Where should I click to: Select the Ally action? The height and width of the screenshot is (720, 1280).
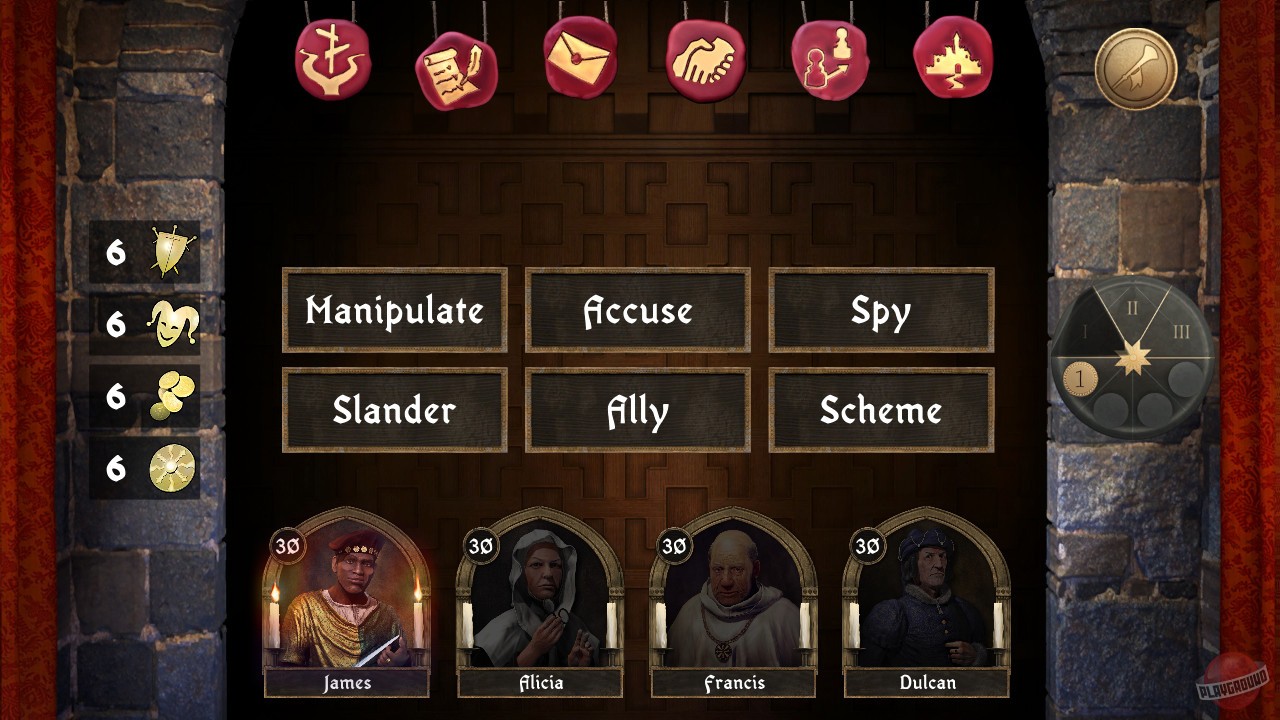638,410
